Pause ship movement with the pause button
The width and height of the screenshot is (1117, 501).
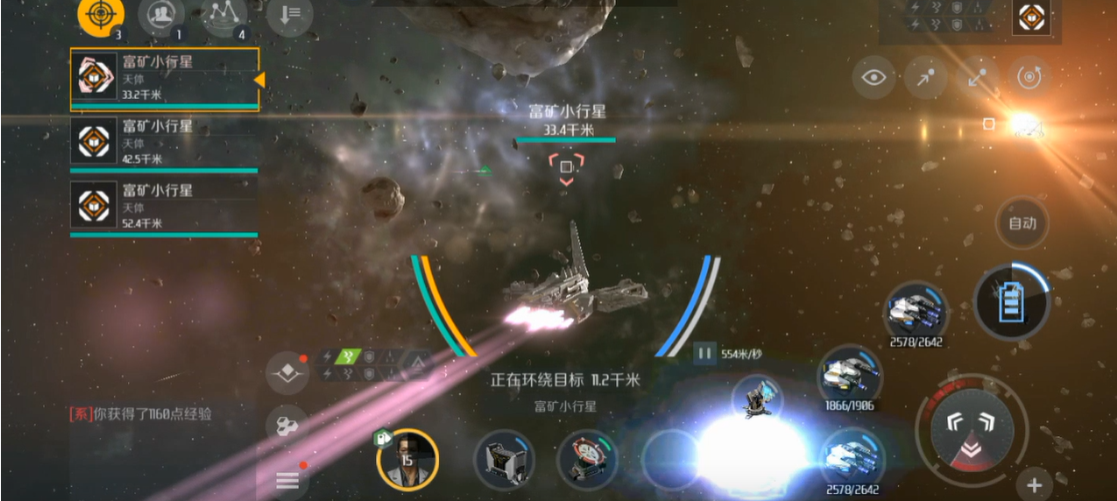(706, 353)
